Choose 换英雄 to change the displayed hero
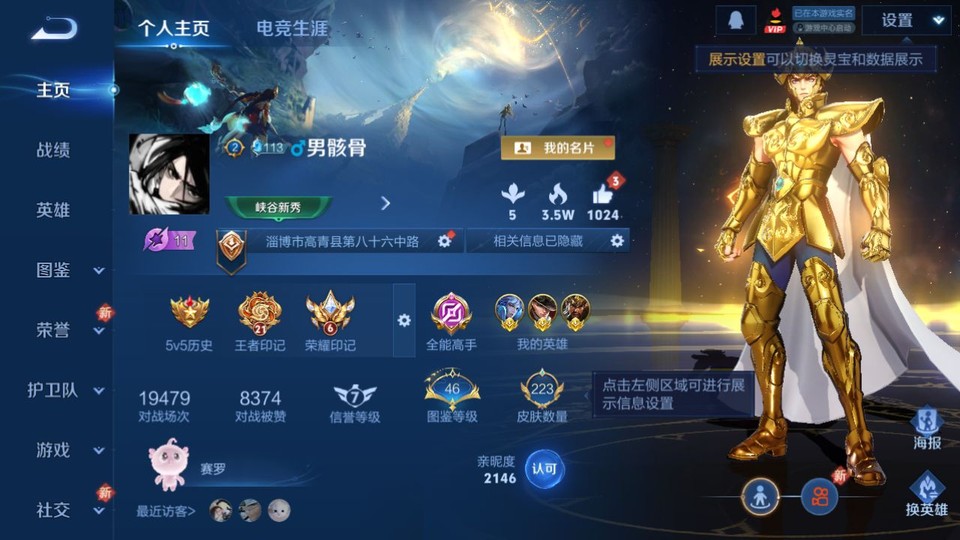 (927, 495)
